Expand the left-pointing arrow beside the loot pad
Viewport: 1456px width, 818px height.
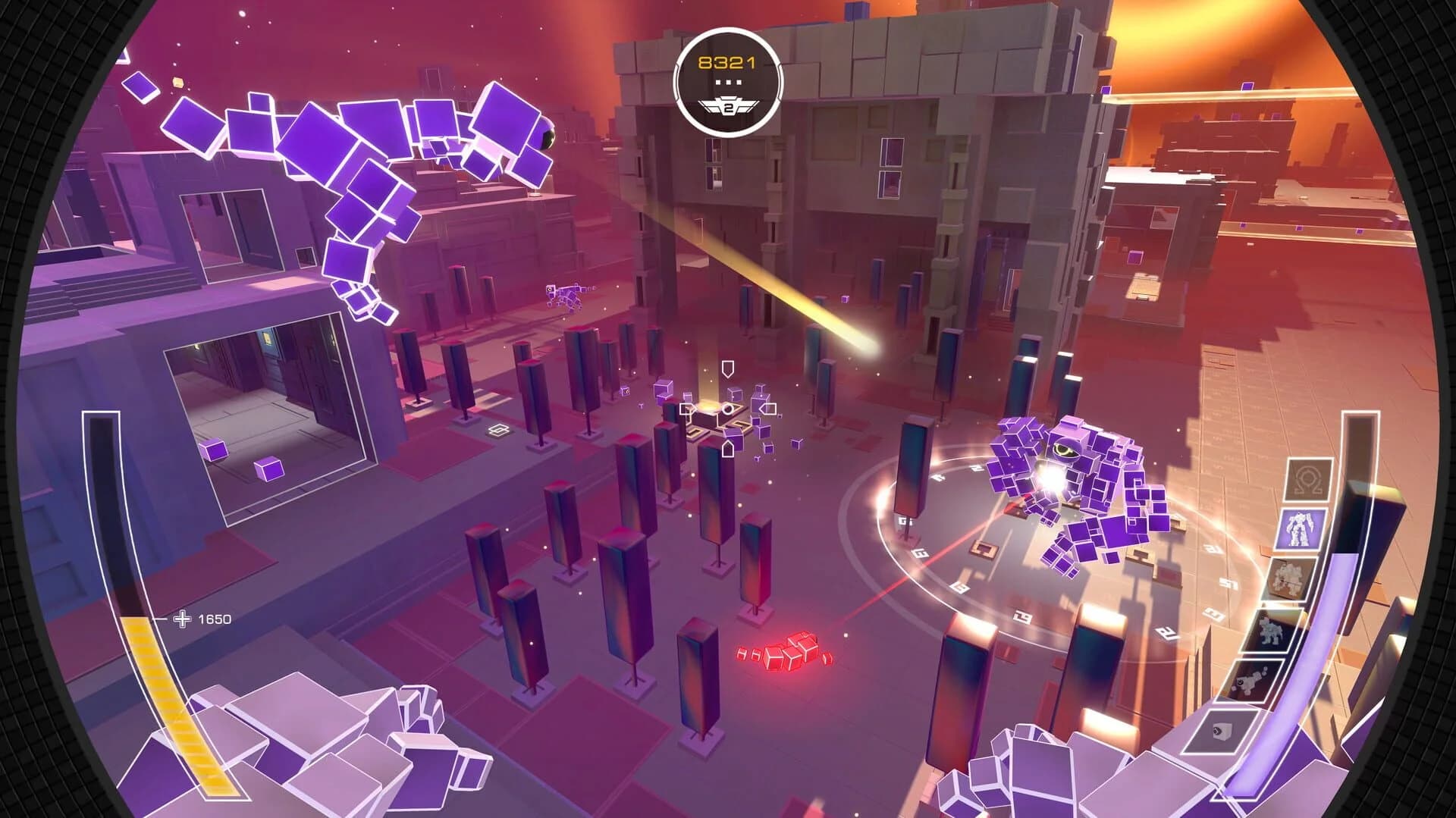[767, 408]
